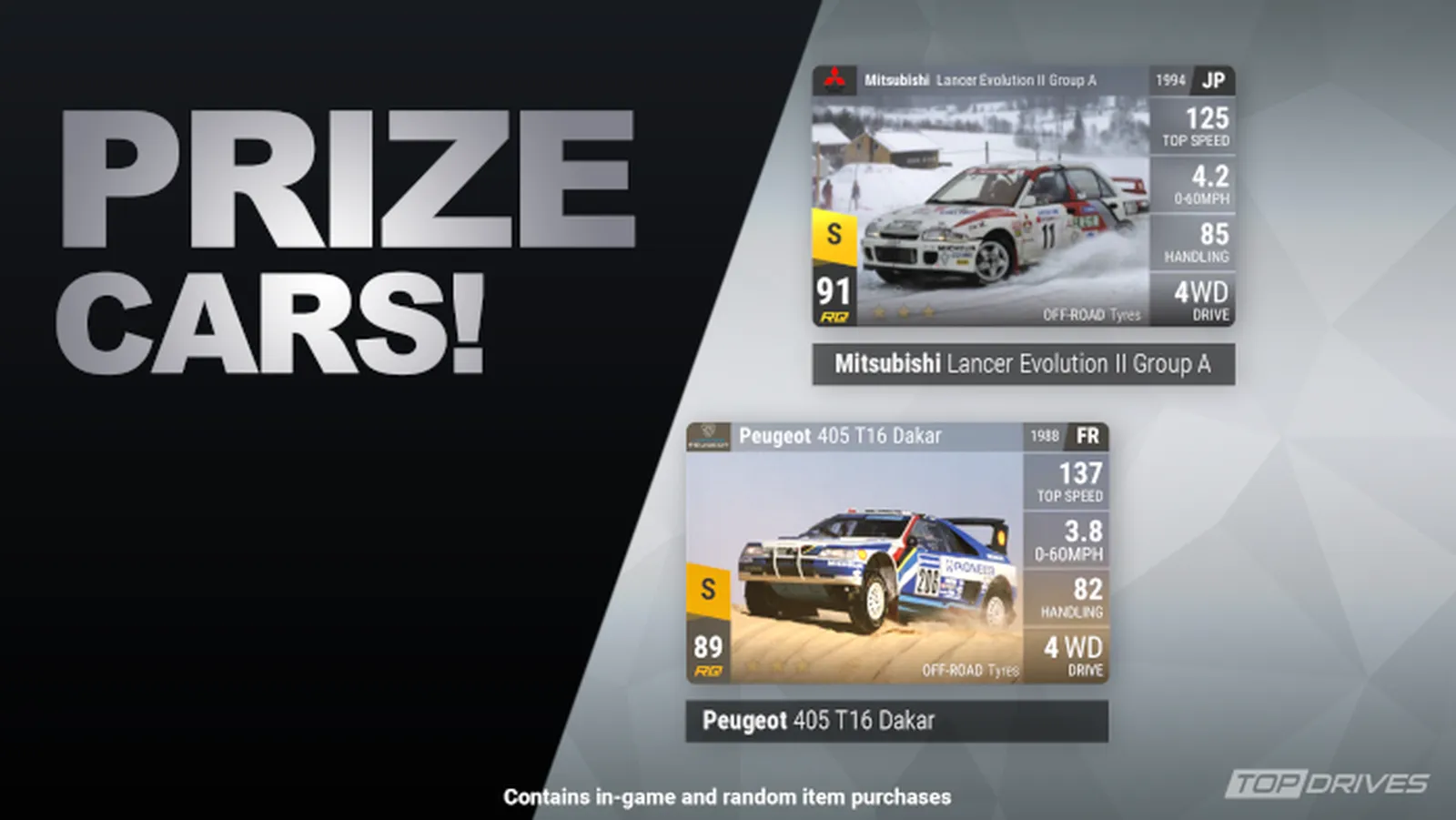Select the Mitsubishi Lancer Evolution II card
The image size is (1456, 820).
point(1023,196)
